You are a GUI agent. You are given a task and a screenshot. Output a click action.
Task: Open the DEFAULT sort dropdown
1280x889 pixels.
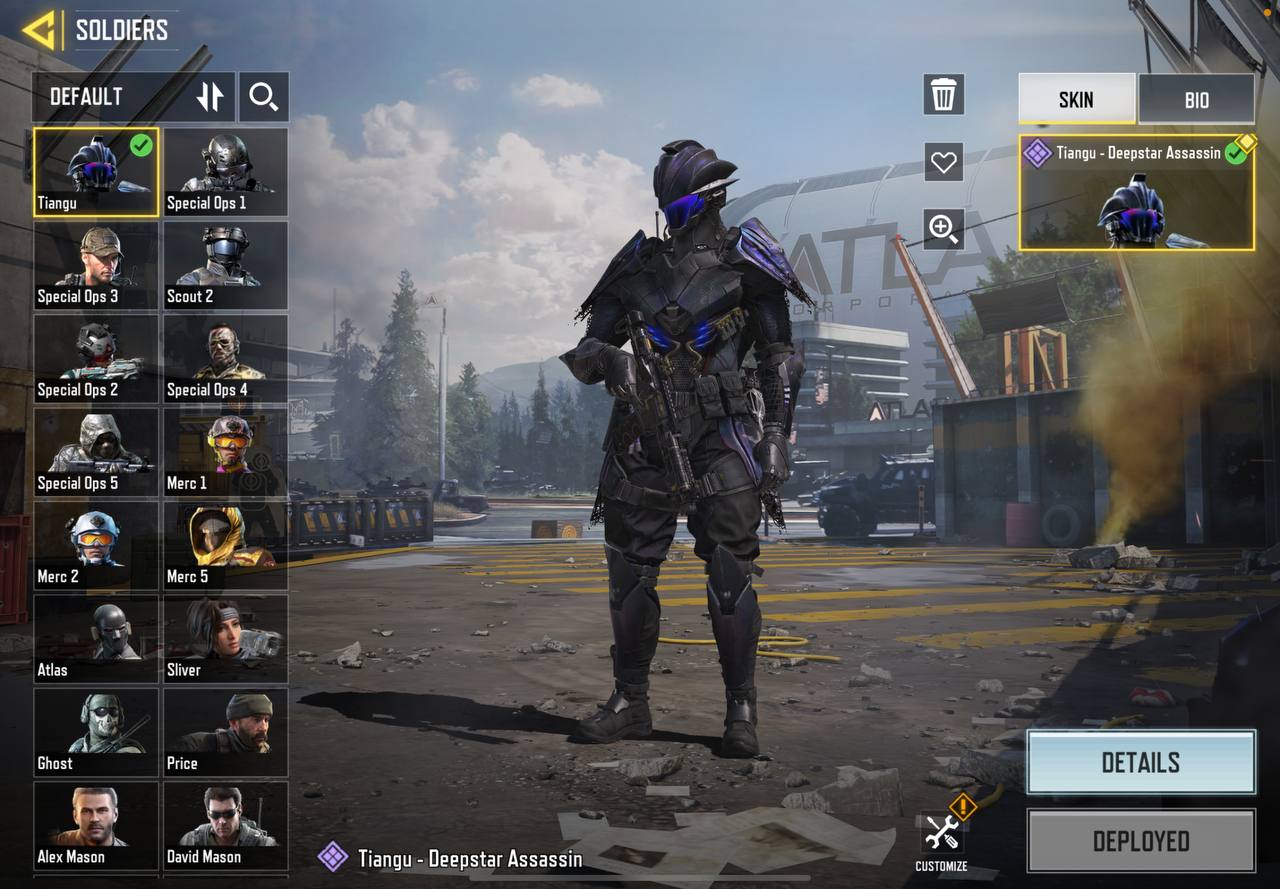[108, 97]
